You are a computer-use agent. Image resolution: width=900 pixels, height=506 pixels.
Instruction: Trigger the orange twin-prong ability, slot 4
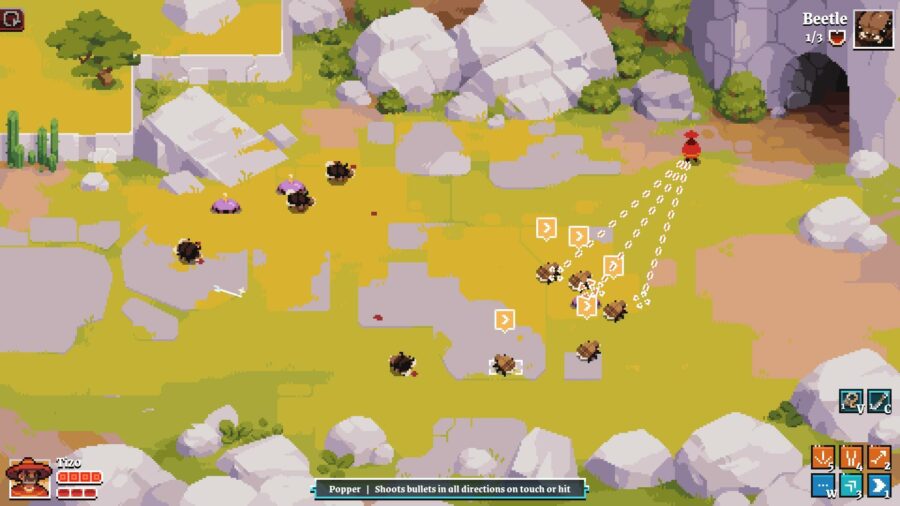tap(851, 458)
